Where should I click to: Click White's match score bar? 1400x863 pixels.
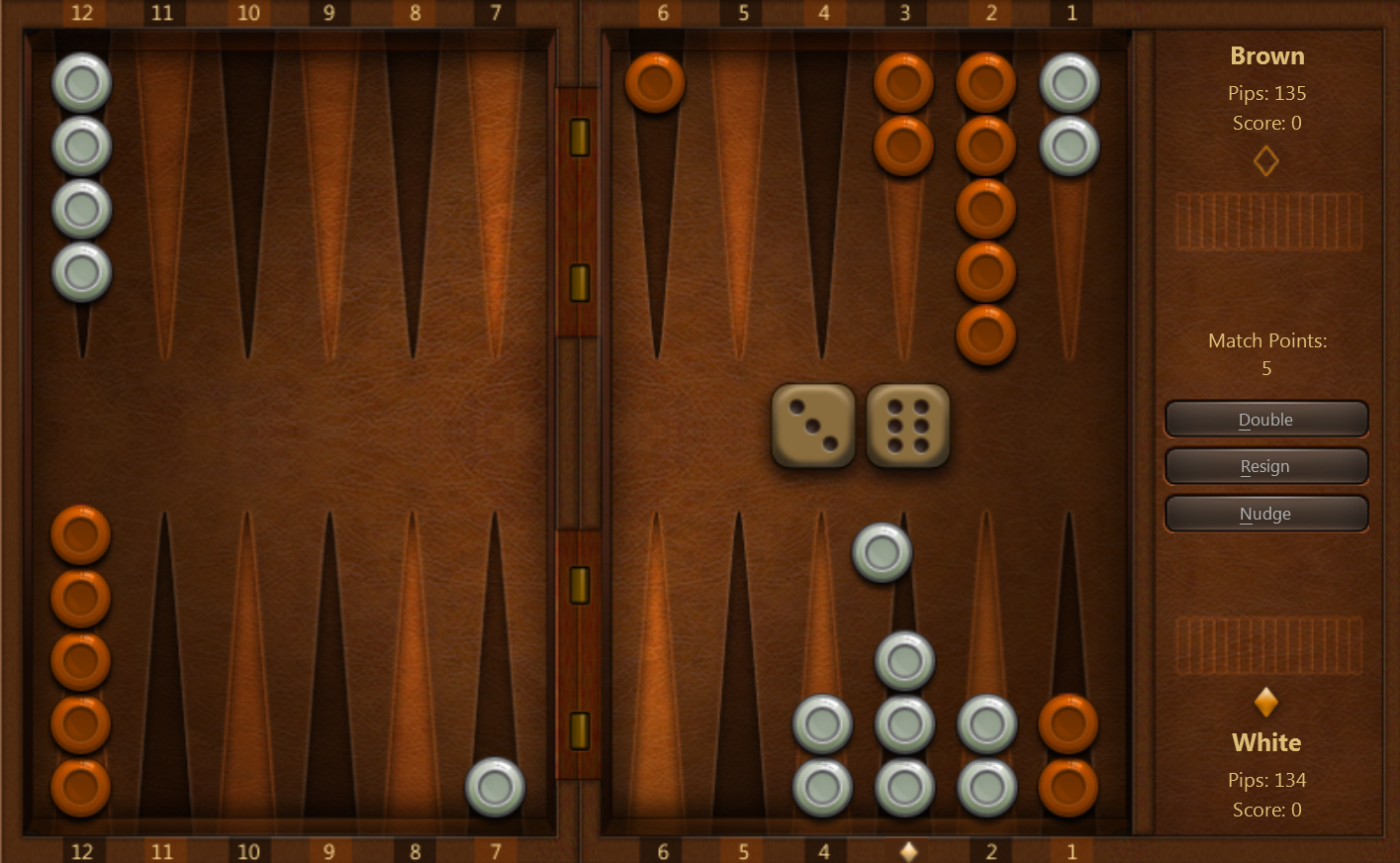tap(1268, 644)
